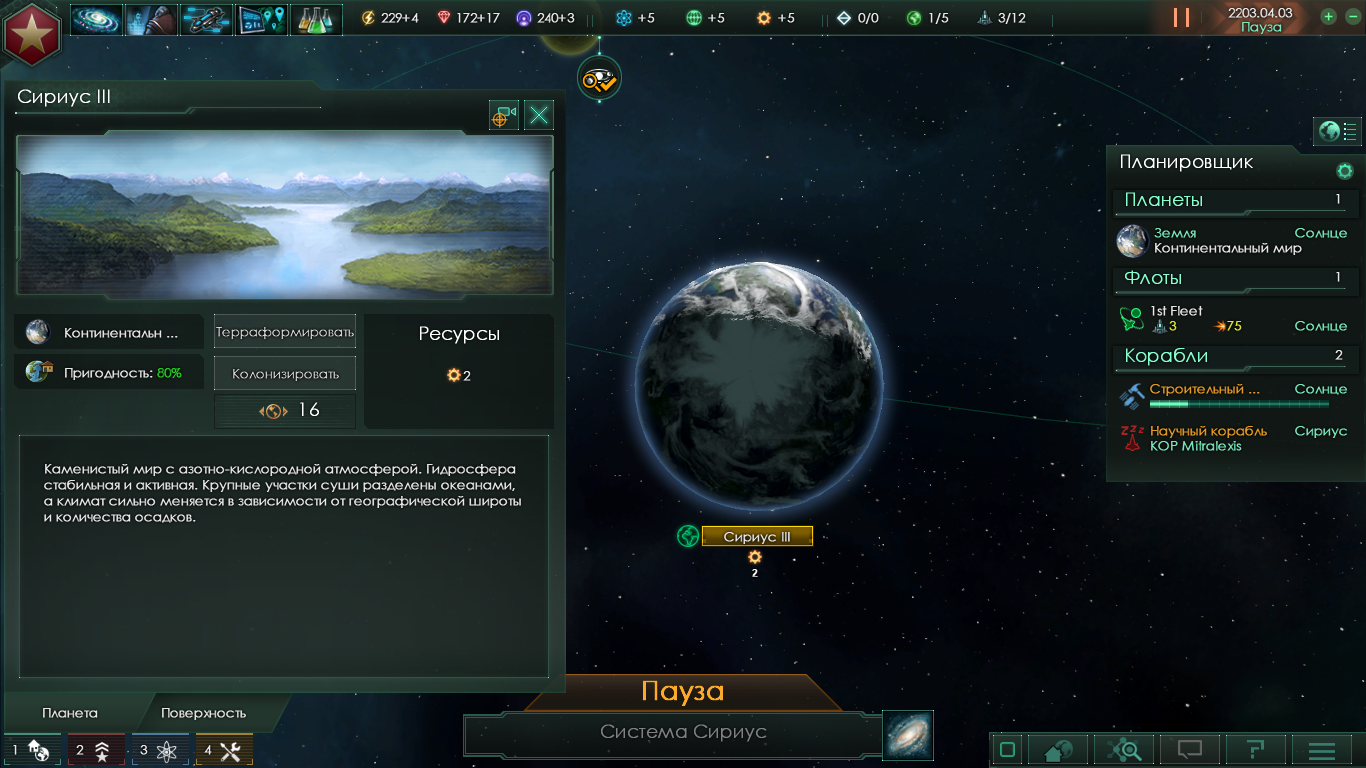The width and height of the screenshot is (1366, 768).
Task: Switch to the Поверхность tab
Action: (203, 713)
